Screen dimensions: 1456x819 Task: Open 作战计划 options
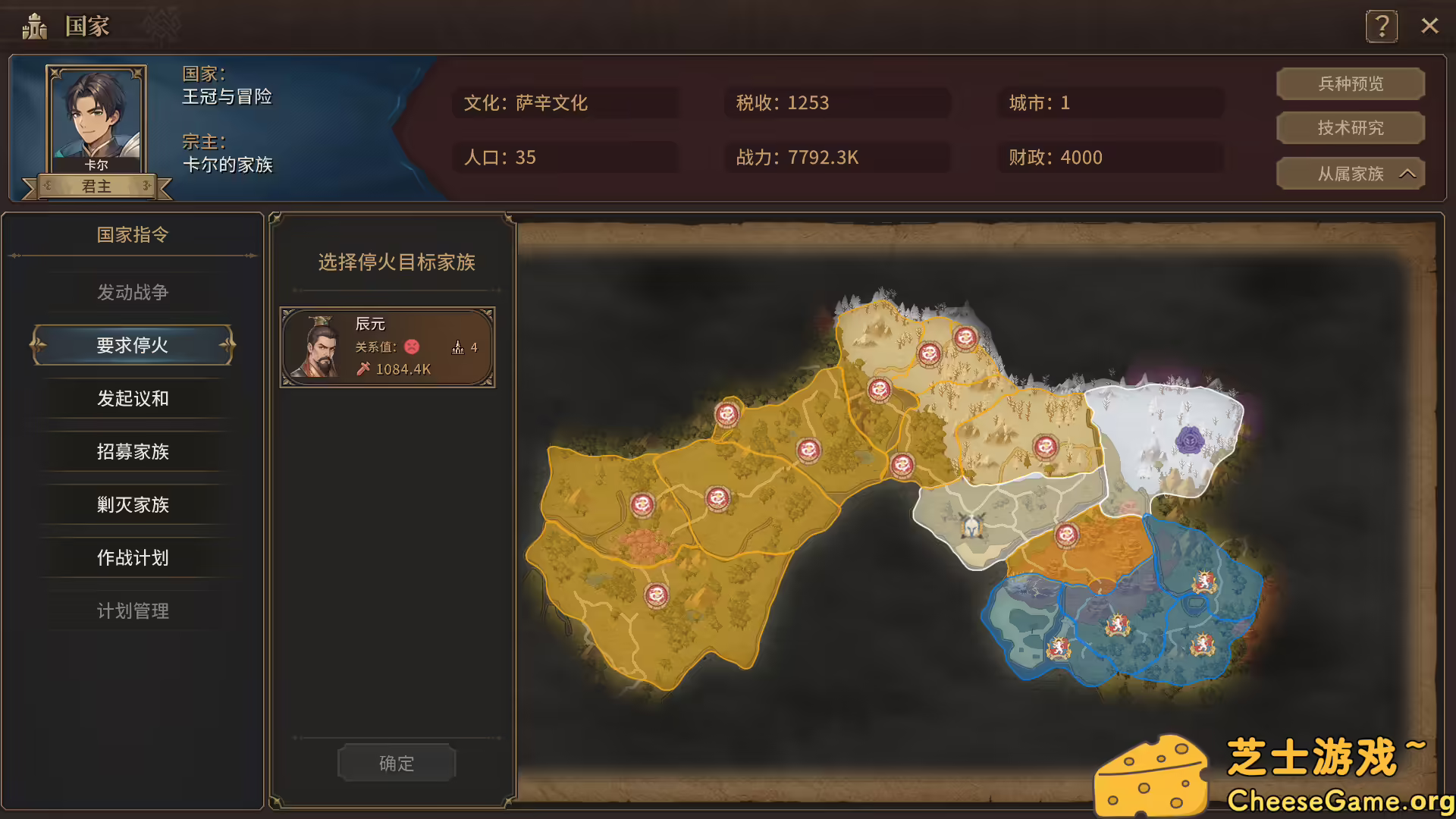133,557
